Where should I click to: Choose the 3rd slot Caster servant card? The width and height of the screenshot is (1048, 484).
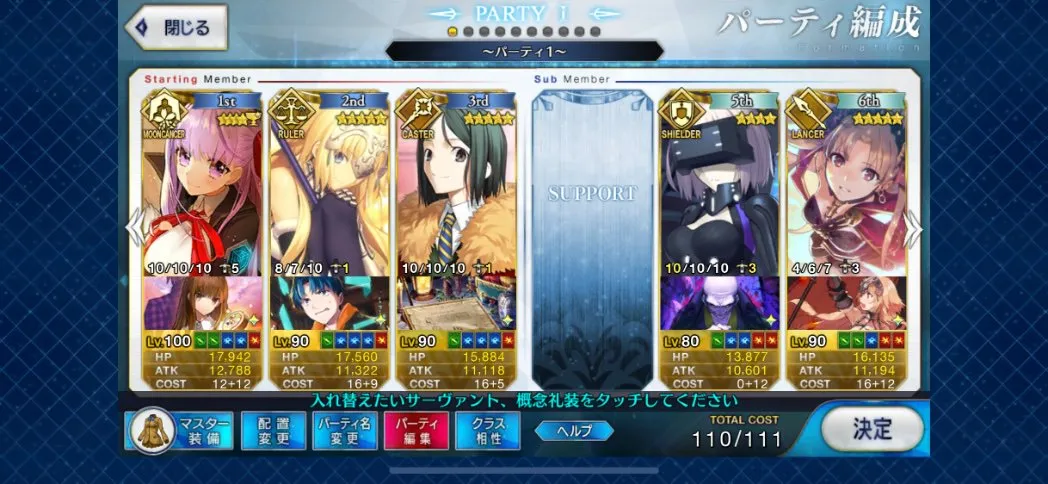(457, 185)
